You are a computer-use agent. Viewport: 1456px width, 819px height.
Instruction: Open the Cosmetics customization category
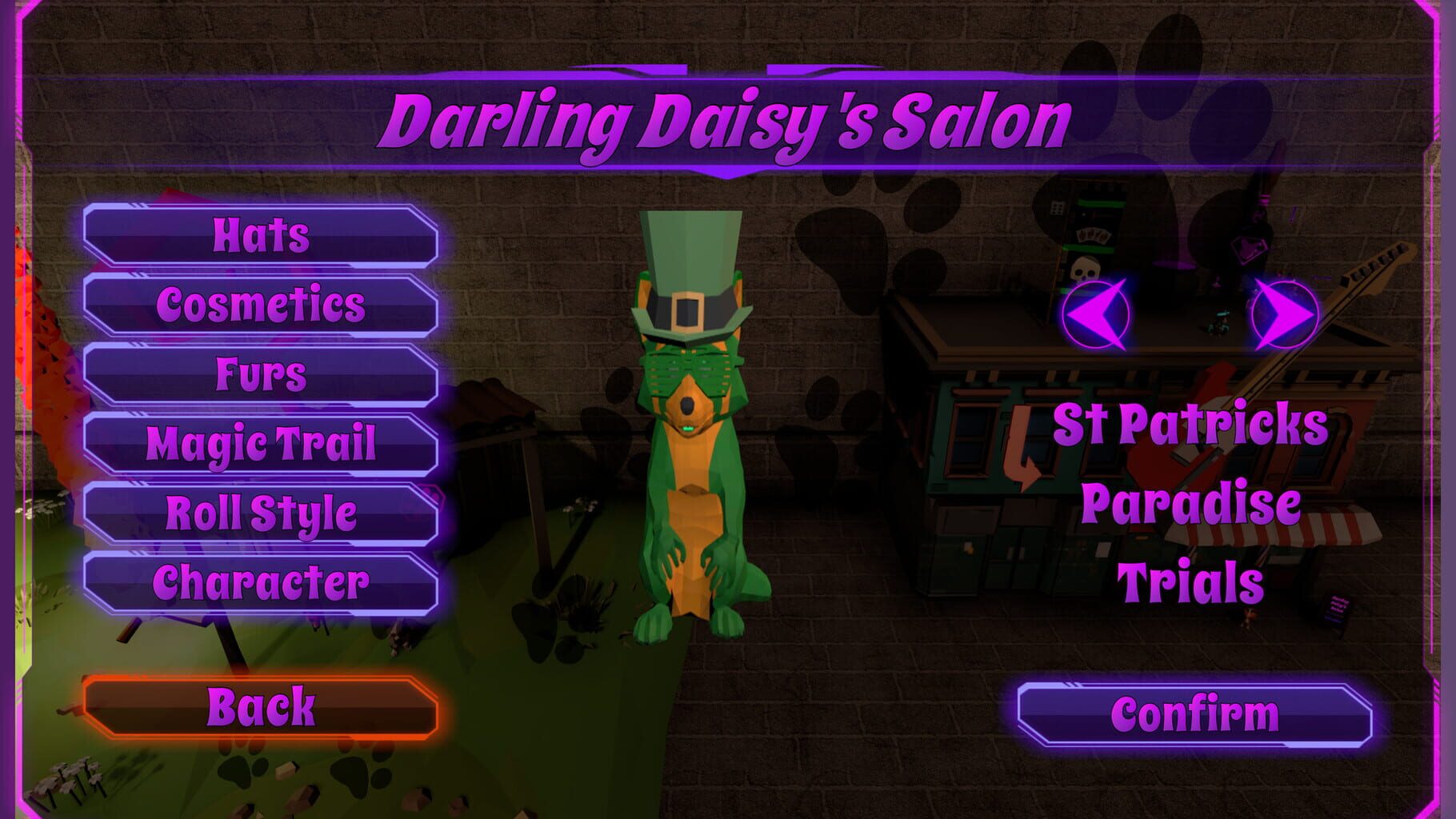point(260,305)
